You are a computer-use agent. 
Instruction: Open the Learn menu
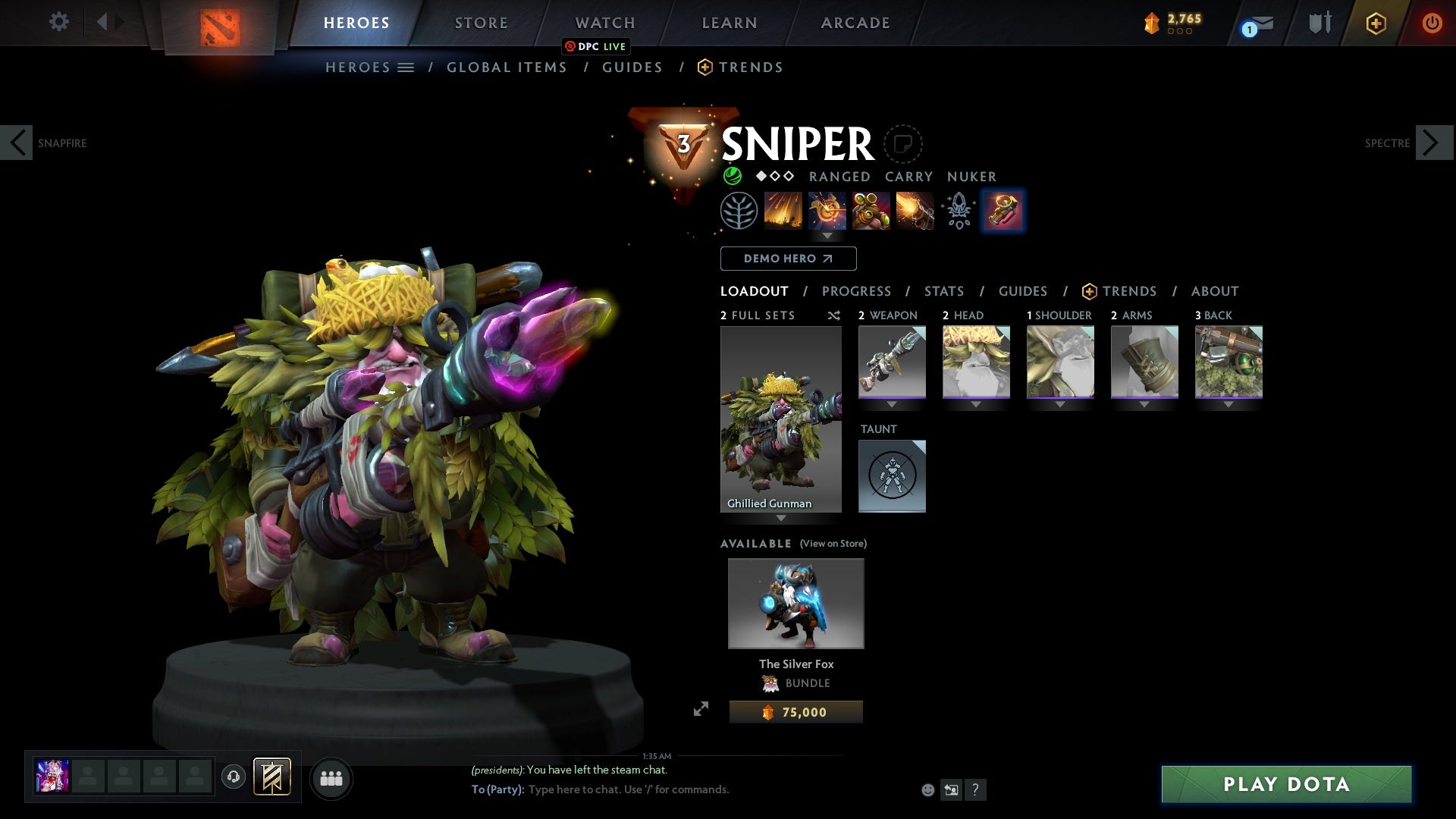[729, 23]
